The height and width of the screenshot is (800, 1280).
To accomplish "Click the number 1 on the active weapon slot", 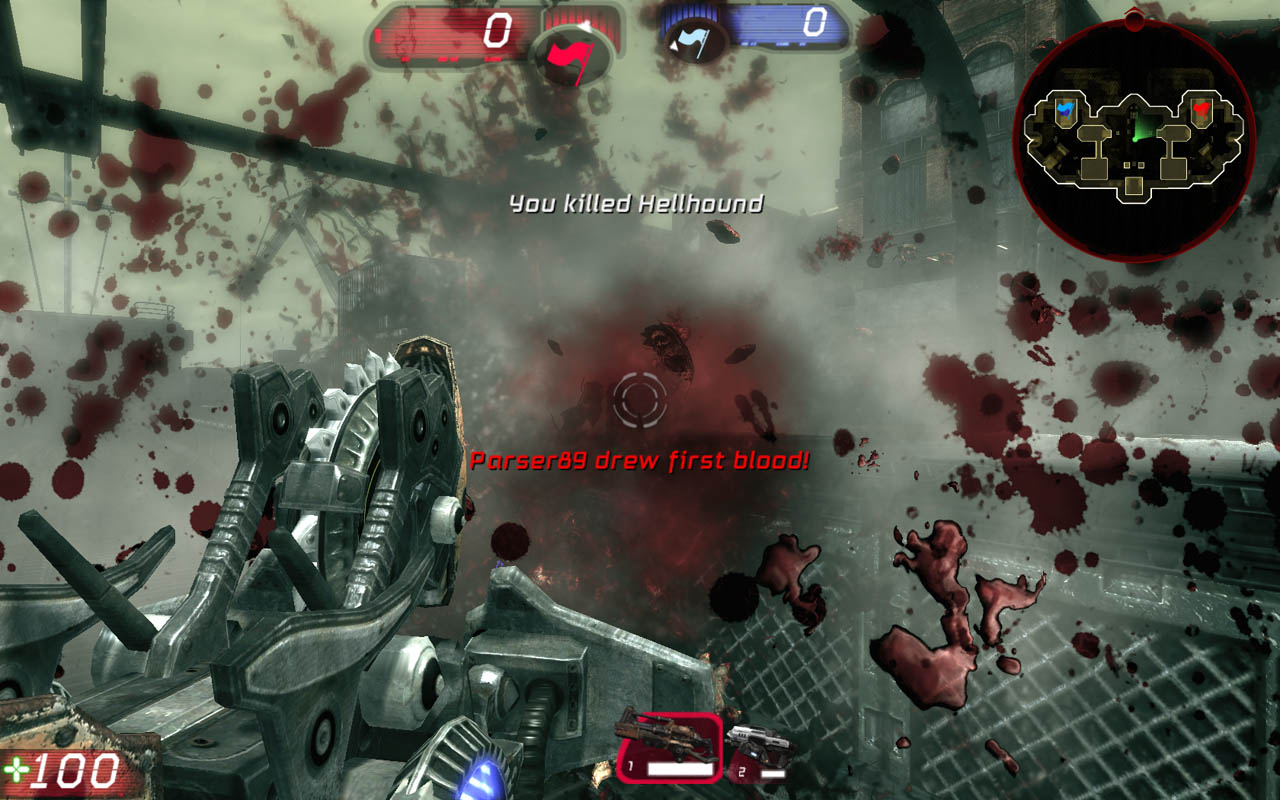I will pos(631,765).
